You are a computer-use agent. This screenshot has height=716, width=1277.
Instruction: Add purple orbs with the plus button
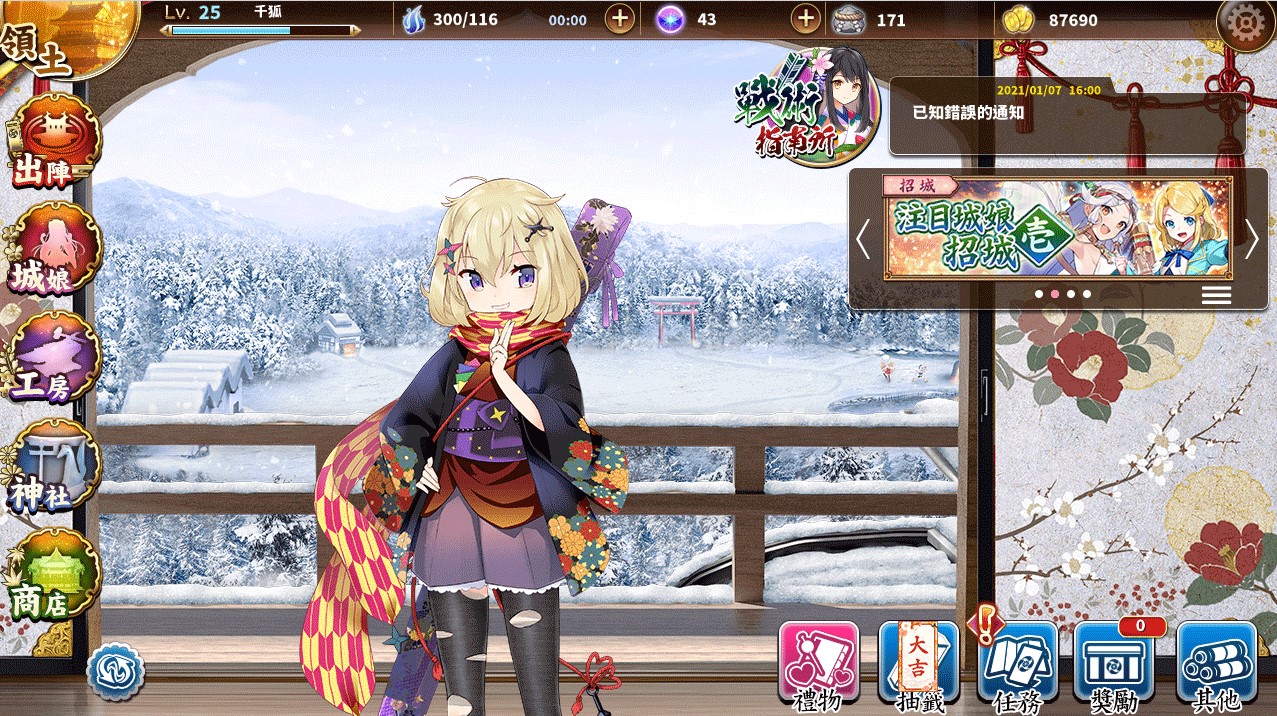805,19
